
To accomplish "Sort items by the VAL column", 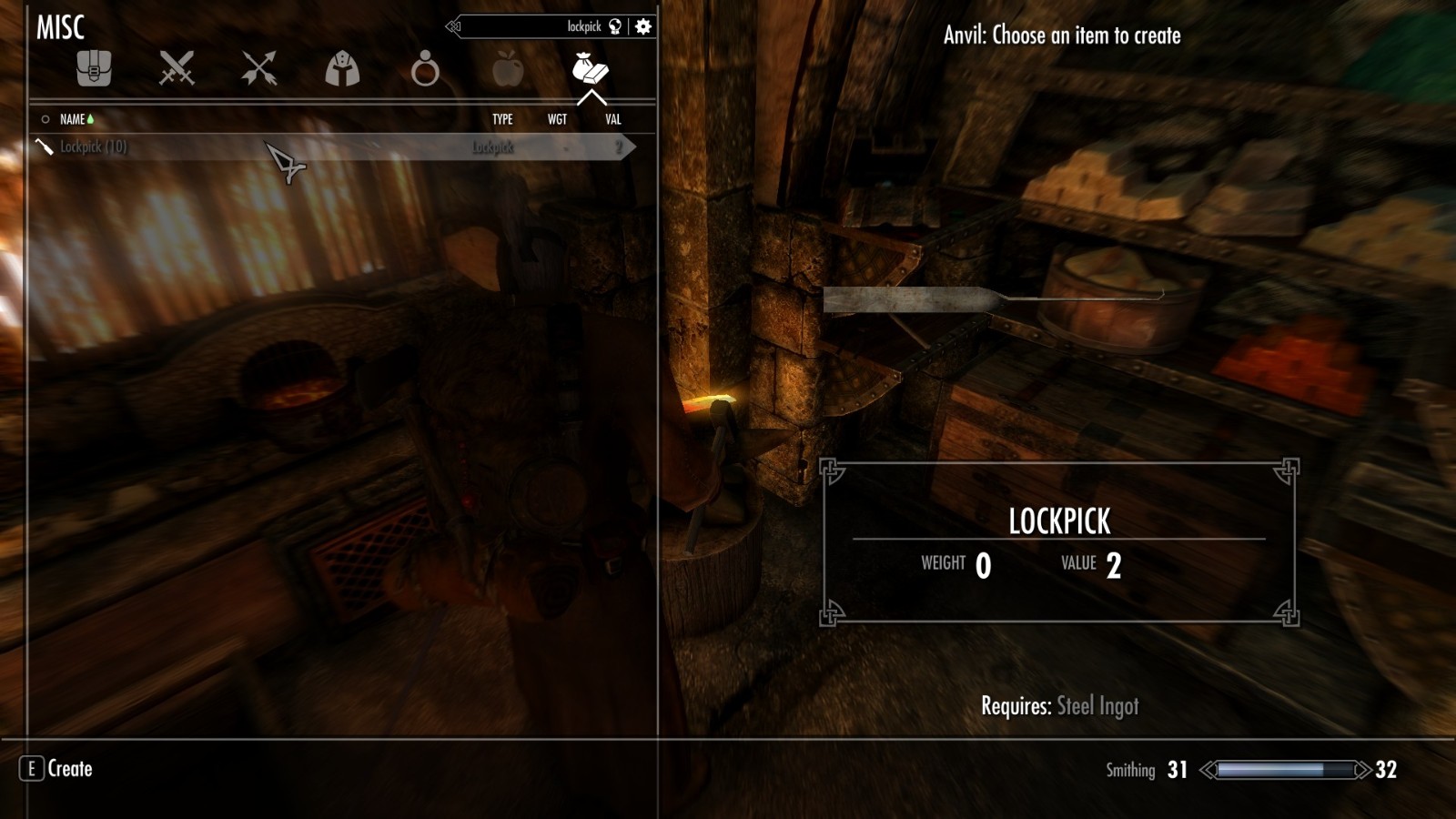I will tap(612, 118).
